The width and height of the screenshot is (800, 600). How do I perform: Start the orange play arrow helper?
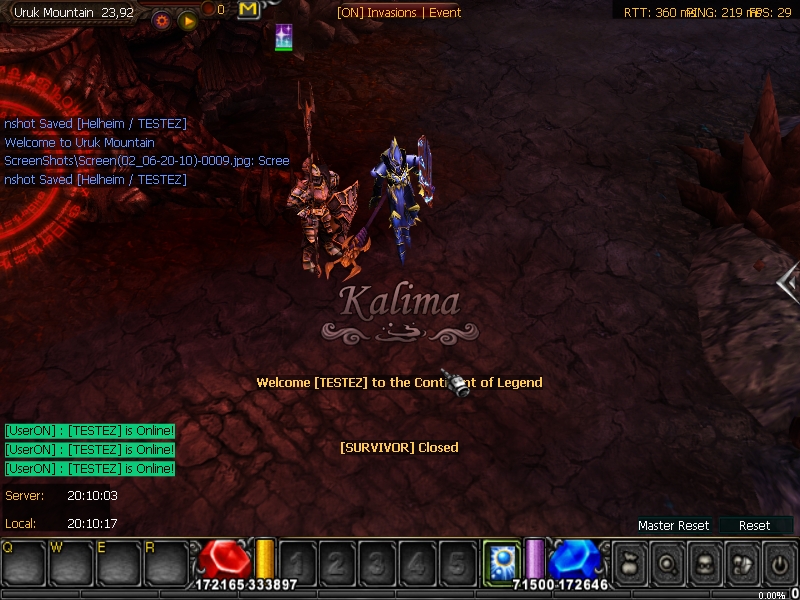click(x=186, y=20)
